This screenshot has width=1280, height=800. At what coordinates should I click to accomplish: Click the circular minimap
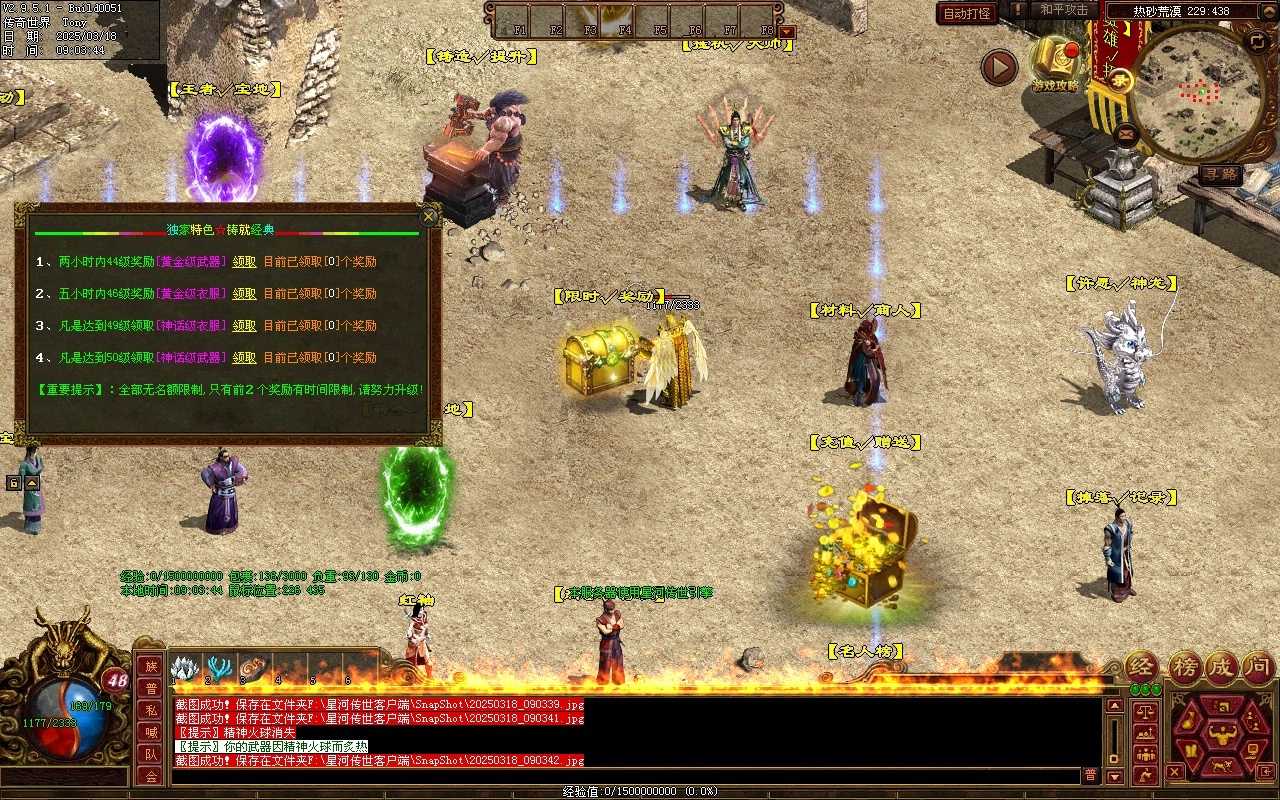tap(1193, 93)
